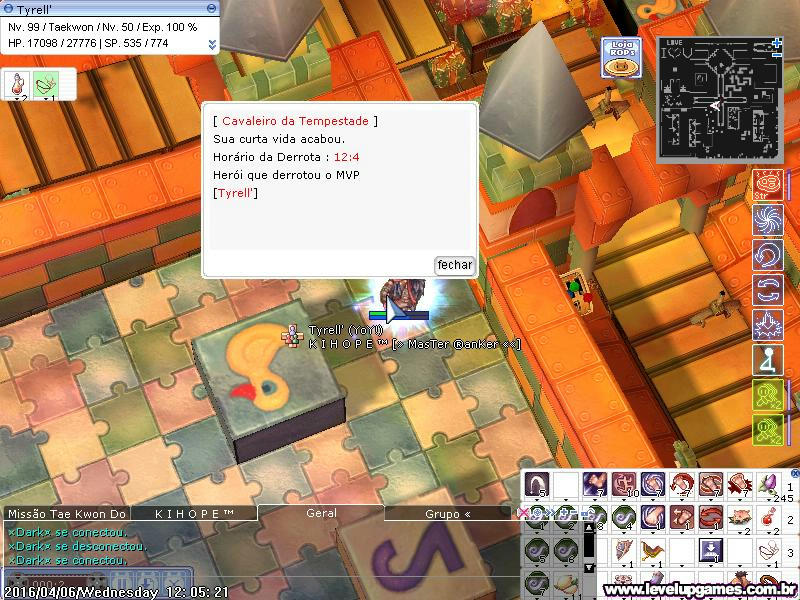This screenshot has height=600, width=800.
Task: Click the Str buff status icon
Action: click(767, 187)
